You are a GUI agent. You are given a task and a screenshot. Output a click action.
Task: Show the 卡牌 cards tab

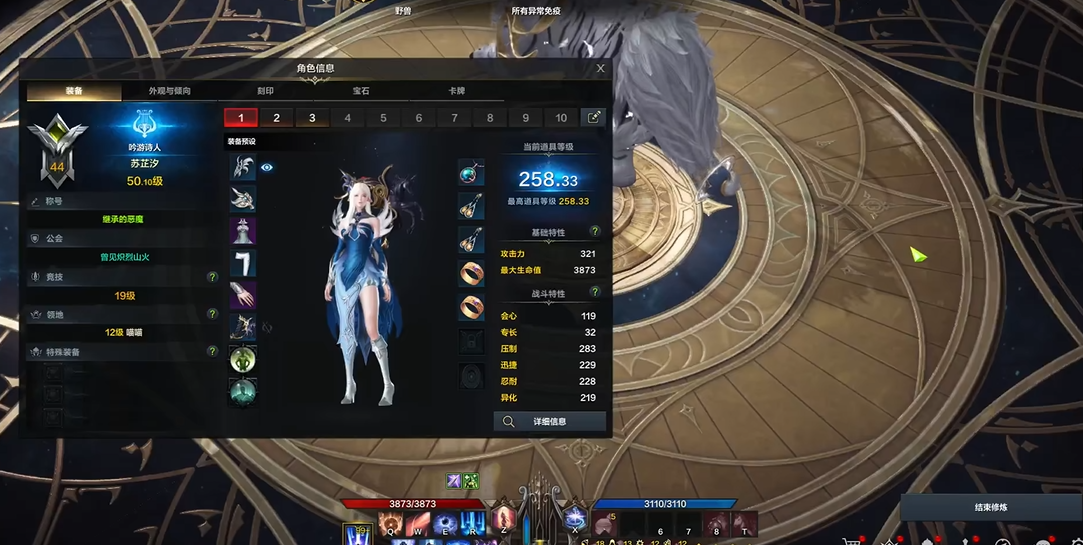(456, 91)
